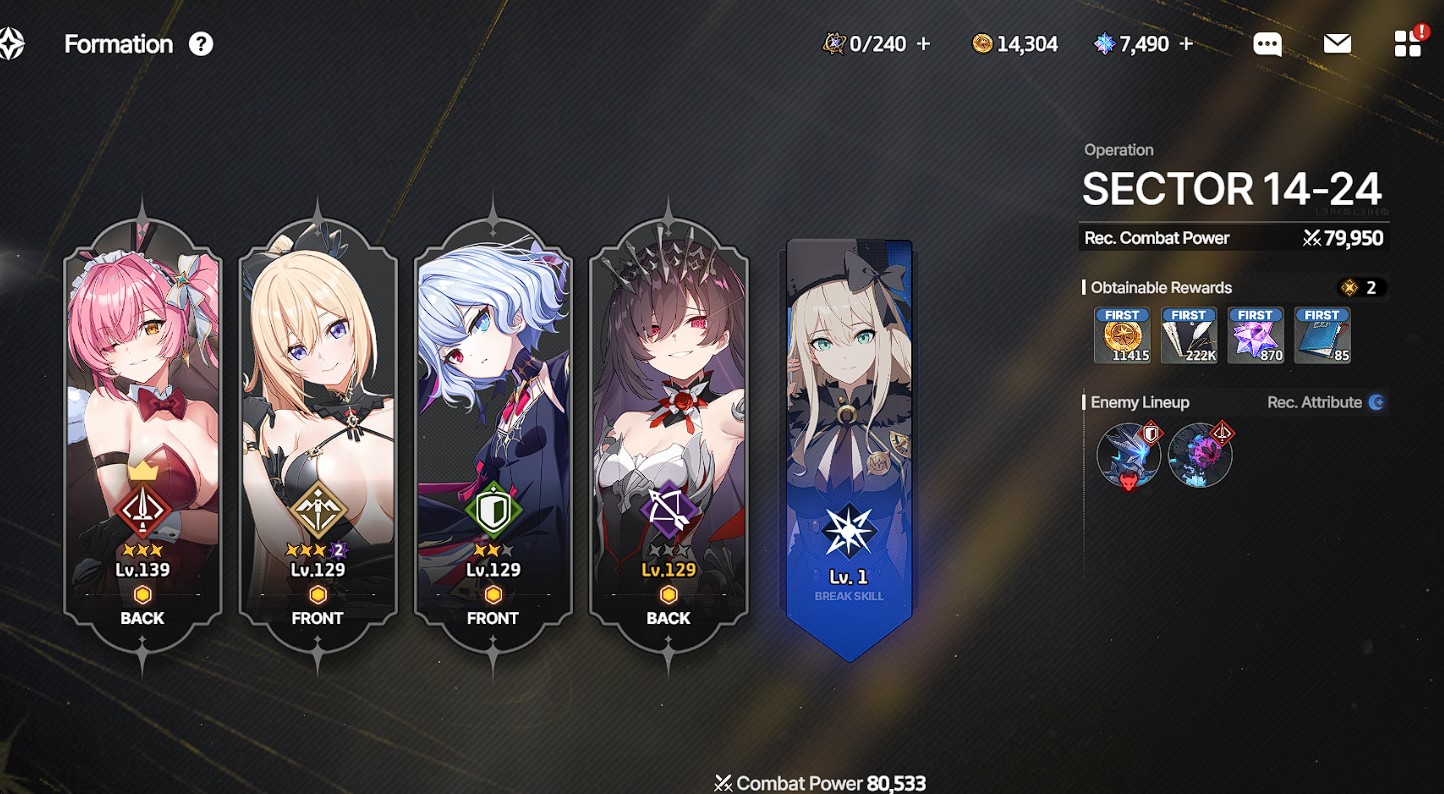This screenshot has height=794, width=1444.
Task: Check the recommended attribute icon
Action: coord(1377,402)
